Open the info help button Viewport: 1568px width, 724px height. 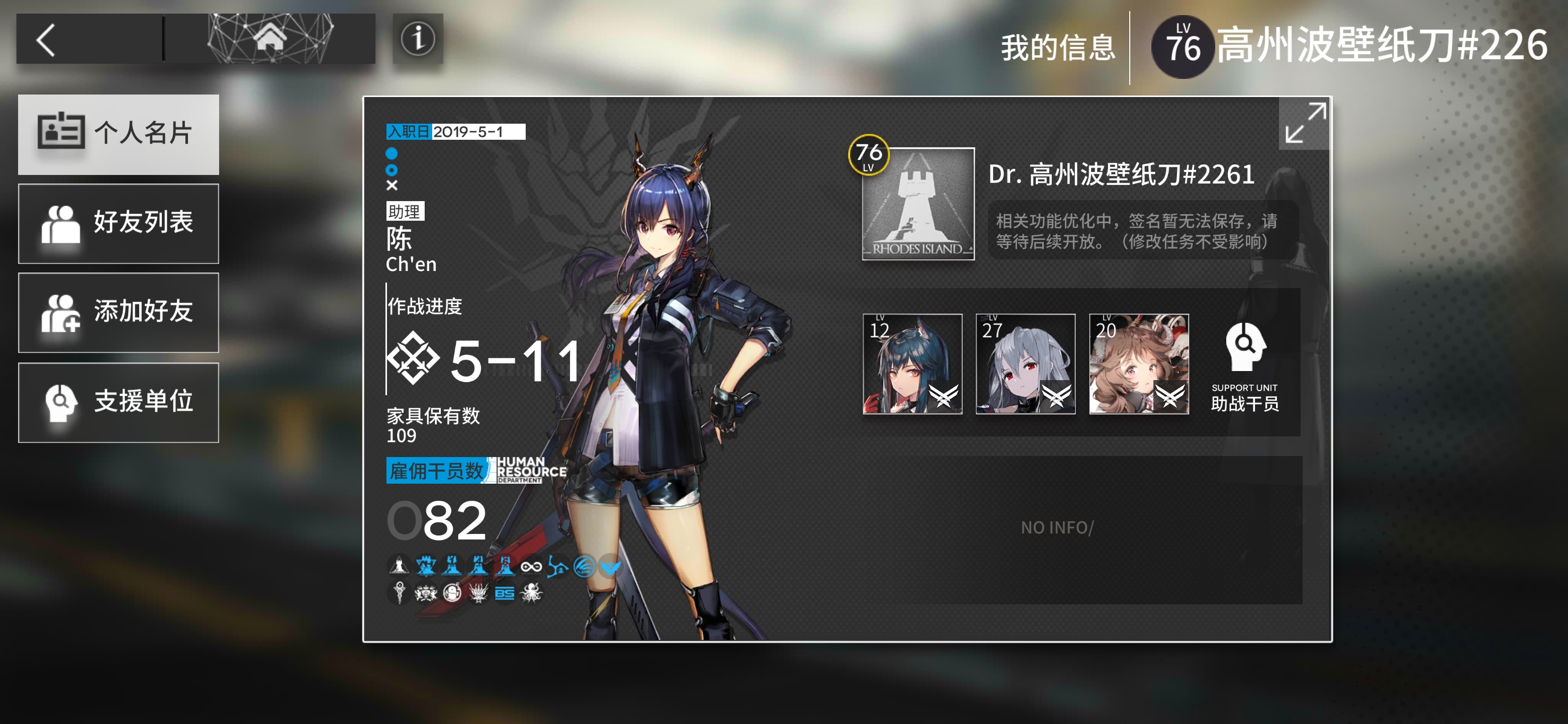418,39
